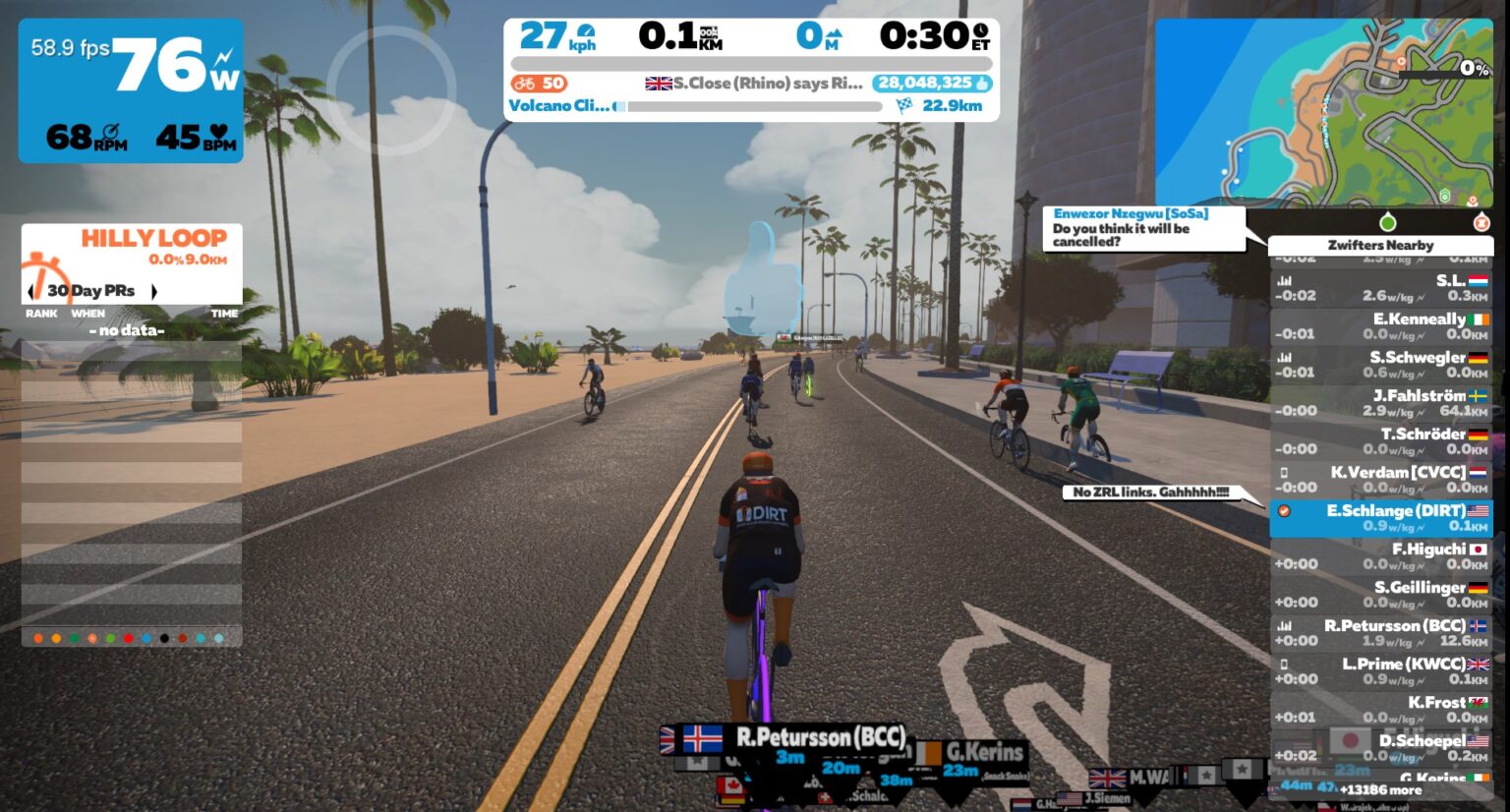1510x812 pixels.
Task: Click the checkered finish flag near 22.9km
Action: (902, 105)
